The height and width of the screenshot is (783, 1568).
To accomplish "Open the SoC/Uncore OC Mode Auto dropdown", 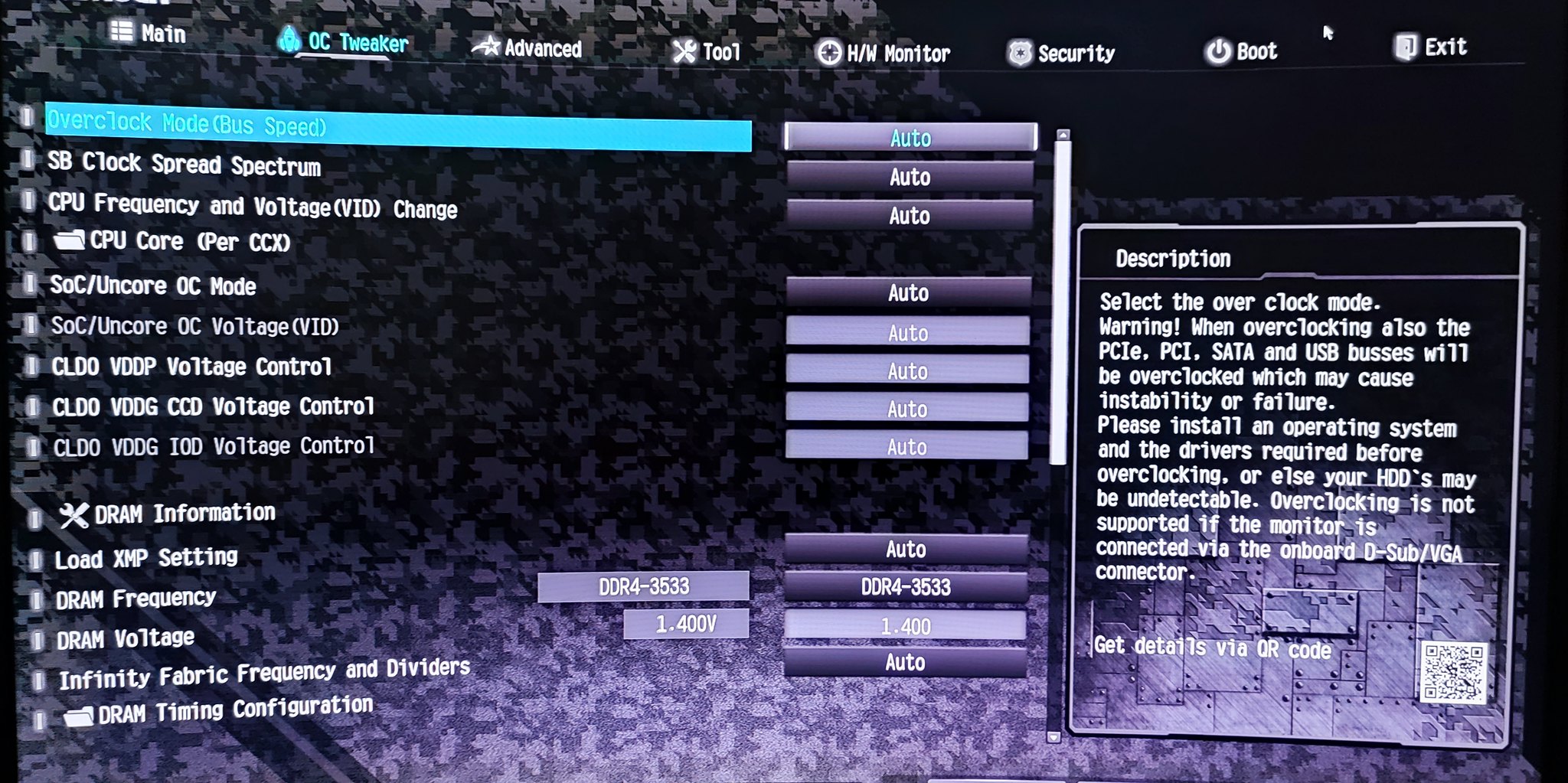I will click(910, 292).
